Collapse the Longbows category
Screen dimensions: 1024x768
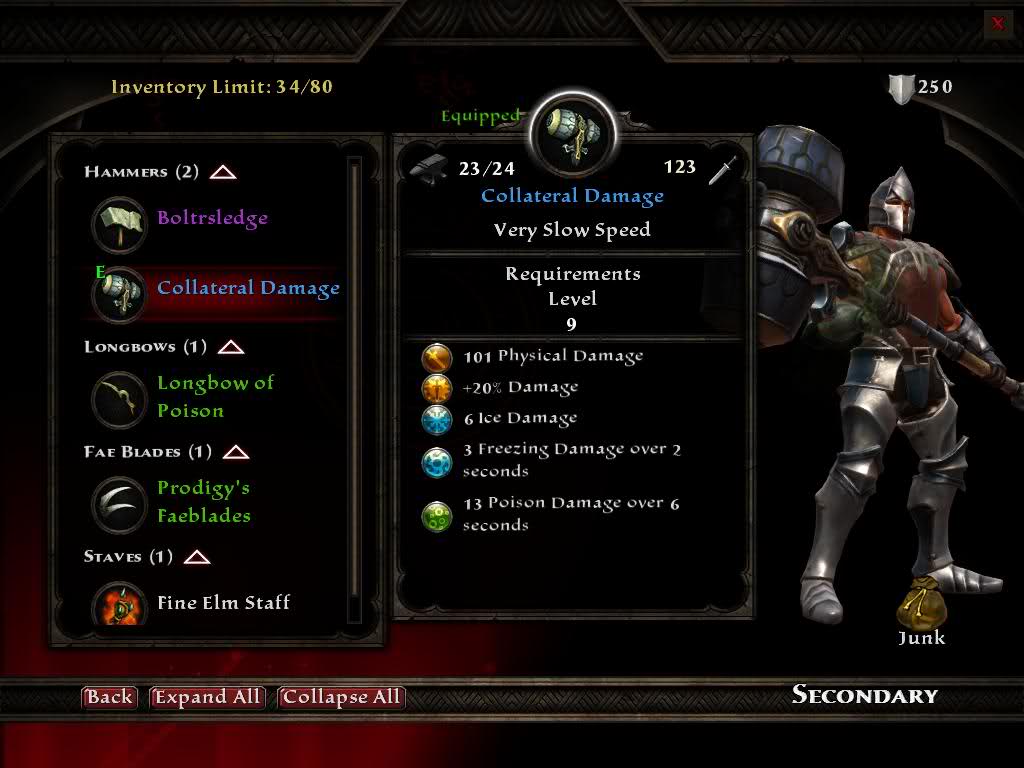click(231, 347)
